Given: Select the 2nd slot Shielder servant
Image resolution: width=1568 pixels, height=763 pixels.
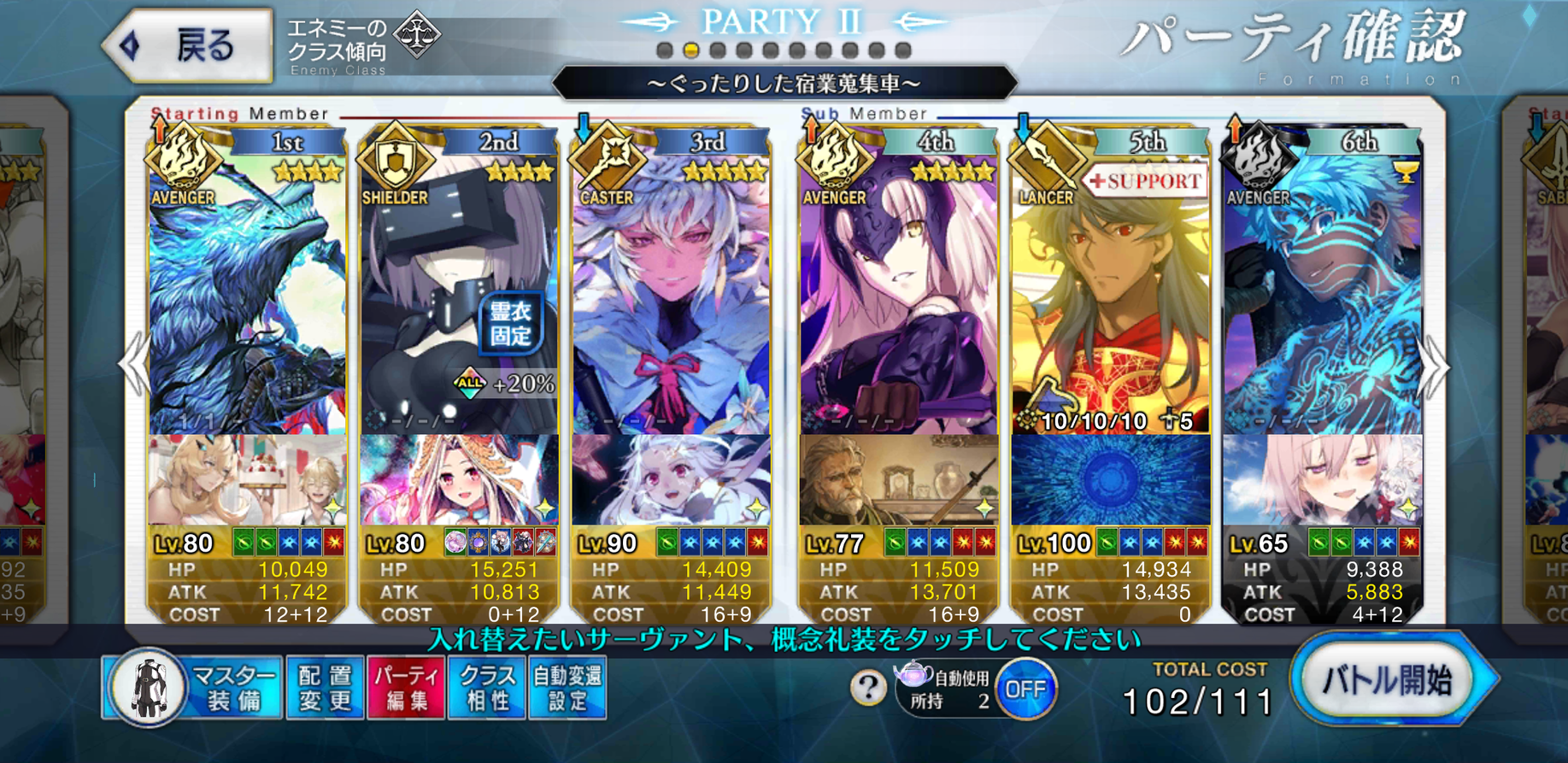Looking at the screenshot, I should point(458,299).
